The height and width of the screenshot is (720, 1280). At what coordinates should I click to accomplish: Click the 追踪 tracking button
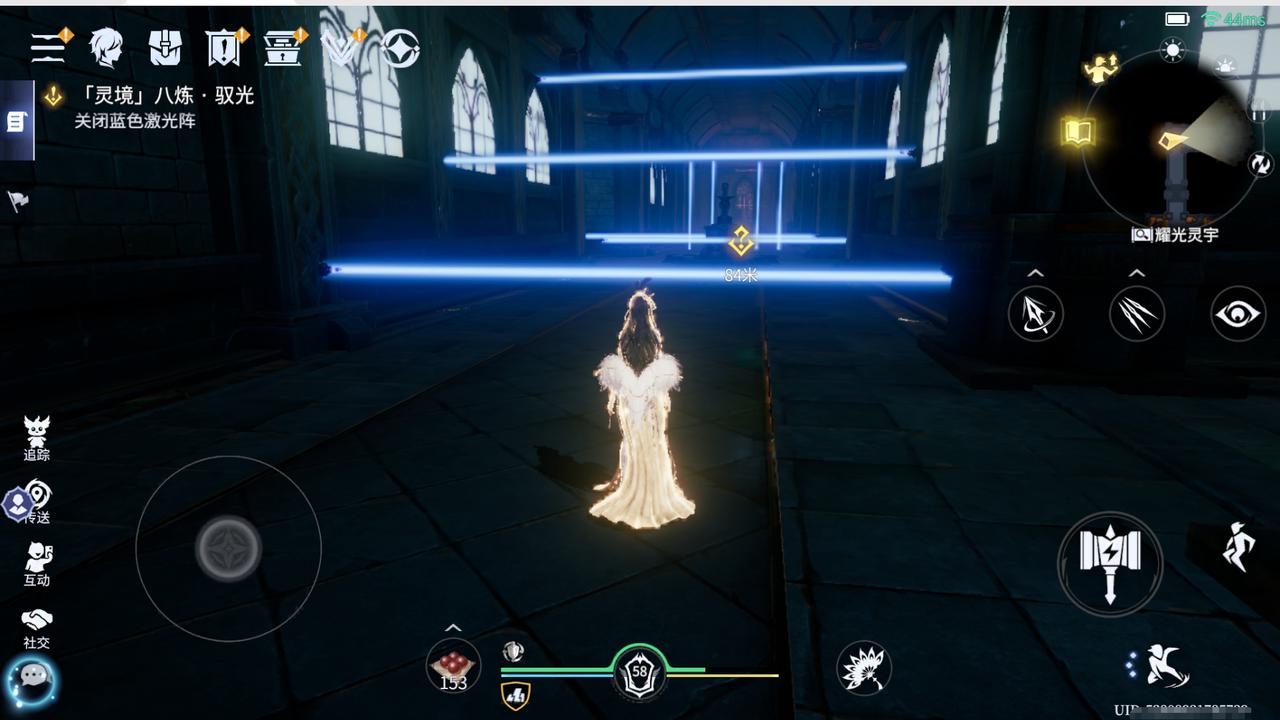coord(37,438)
